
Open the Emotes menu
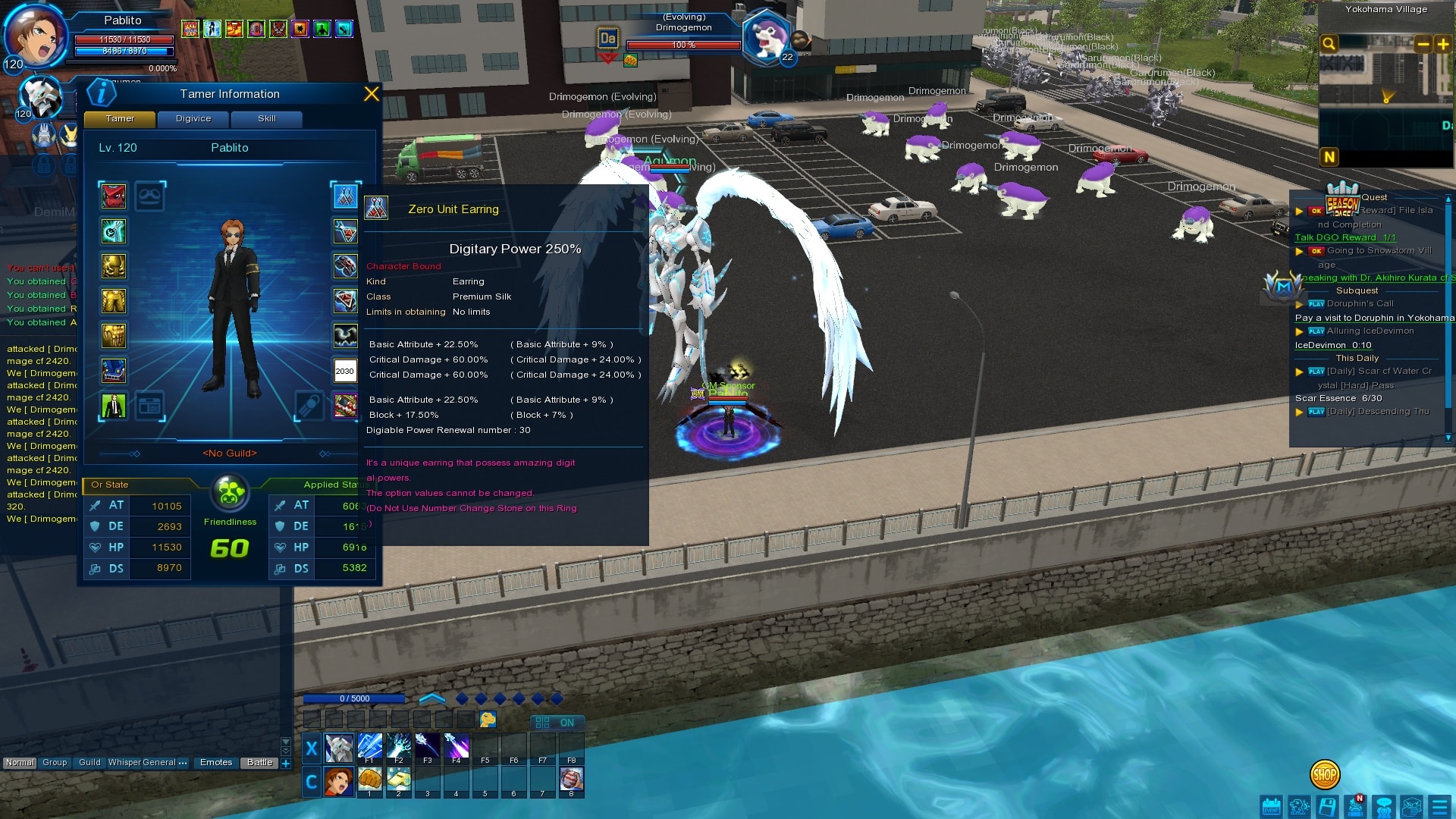216,763
